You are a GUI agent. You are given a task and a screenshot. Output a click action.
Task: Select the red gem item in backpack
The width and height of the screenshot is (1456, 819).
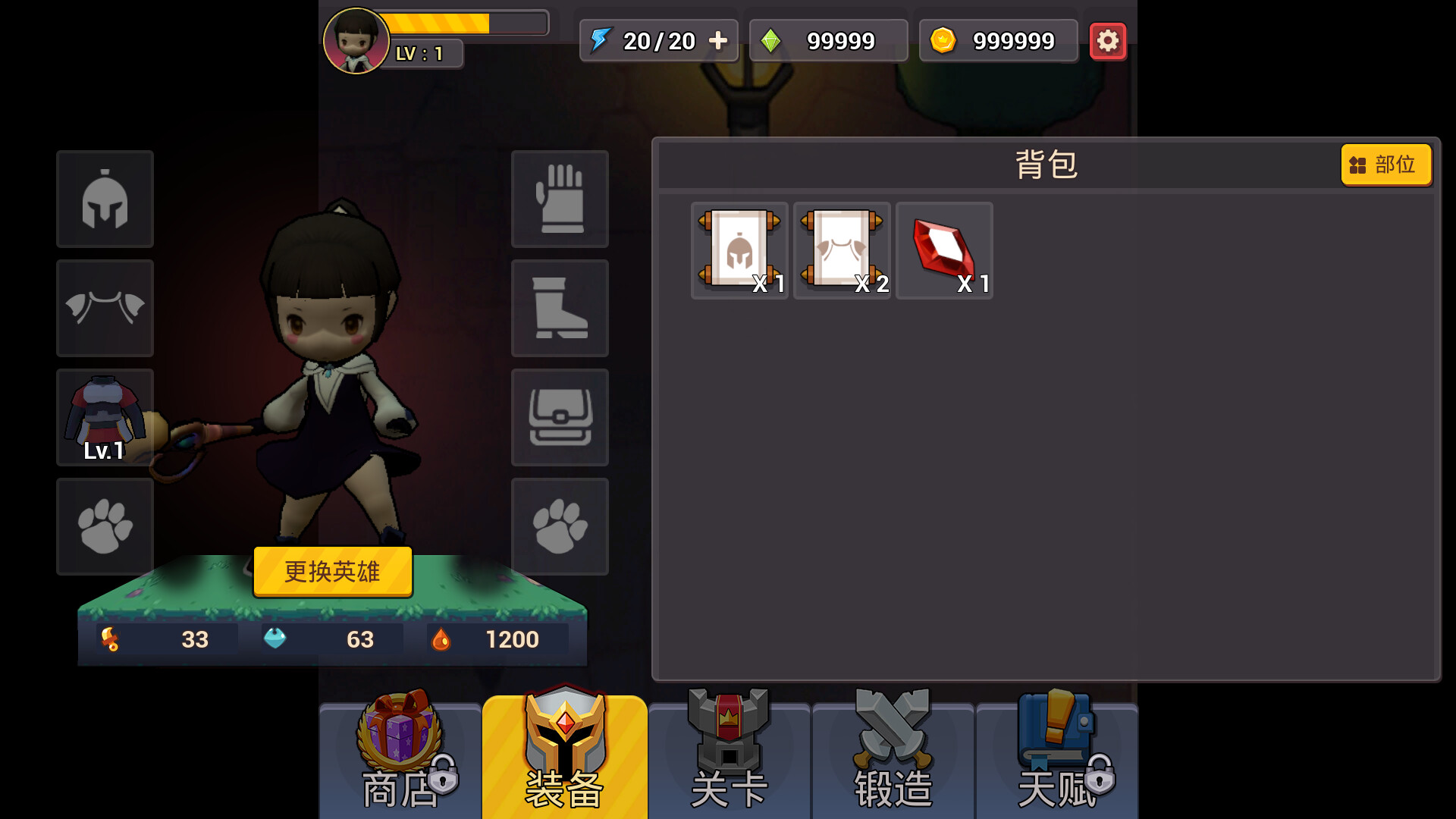[944, 250]
